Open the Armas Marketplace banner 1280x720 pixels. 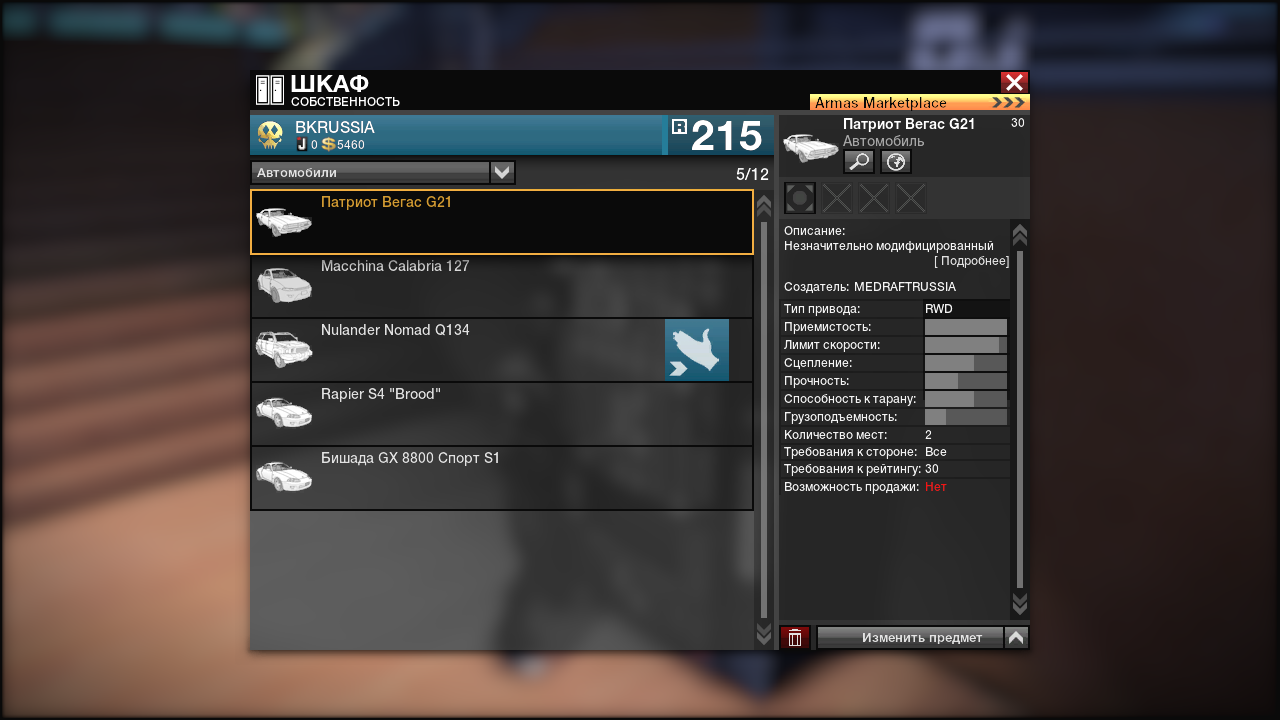click(919, 102)
